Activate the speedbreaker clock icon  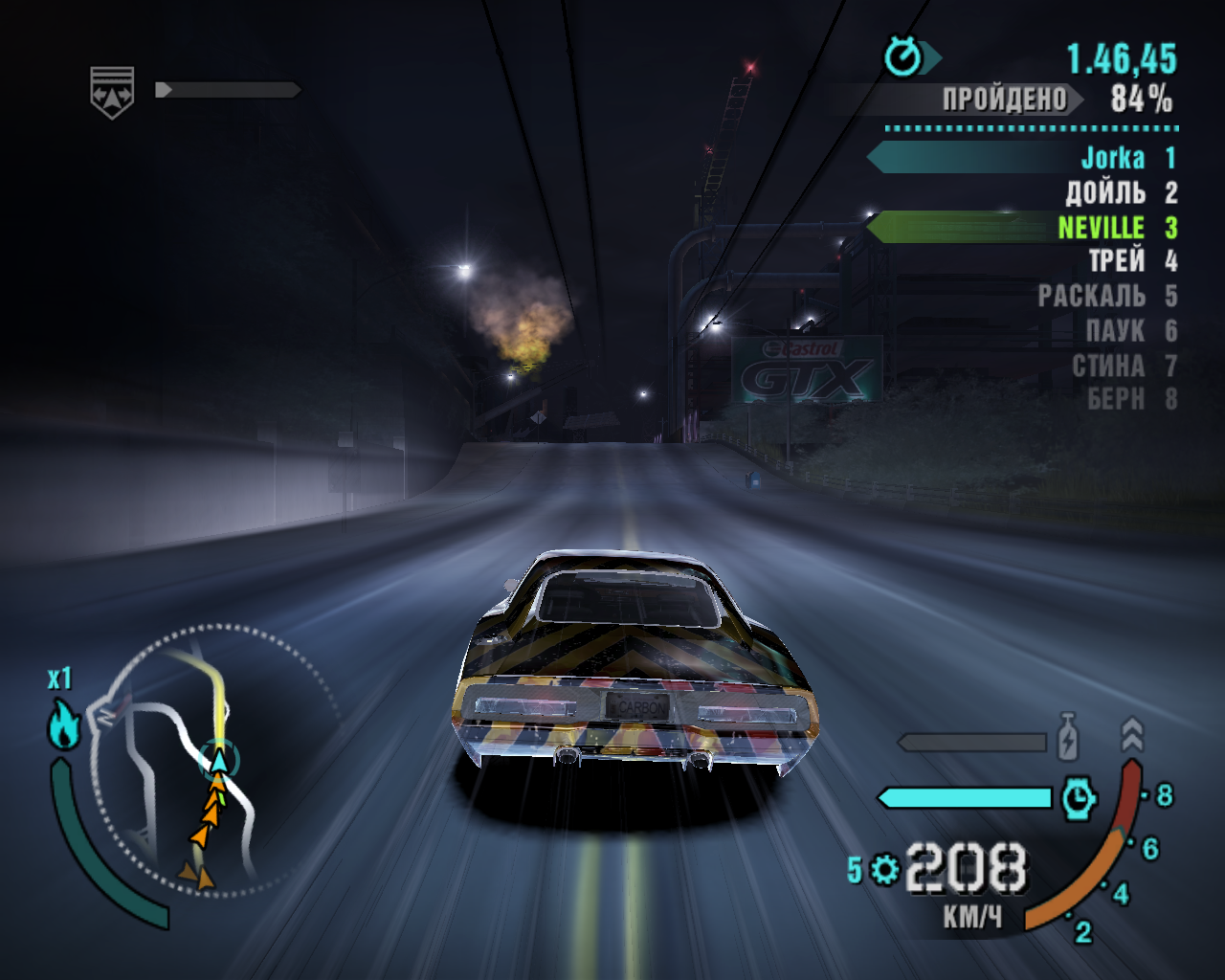pyautogui.click(x=1079, y=797)
